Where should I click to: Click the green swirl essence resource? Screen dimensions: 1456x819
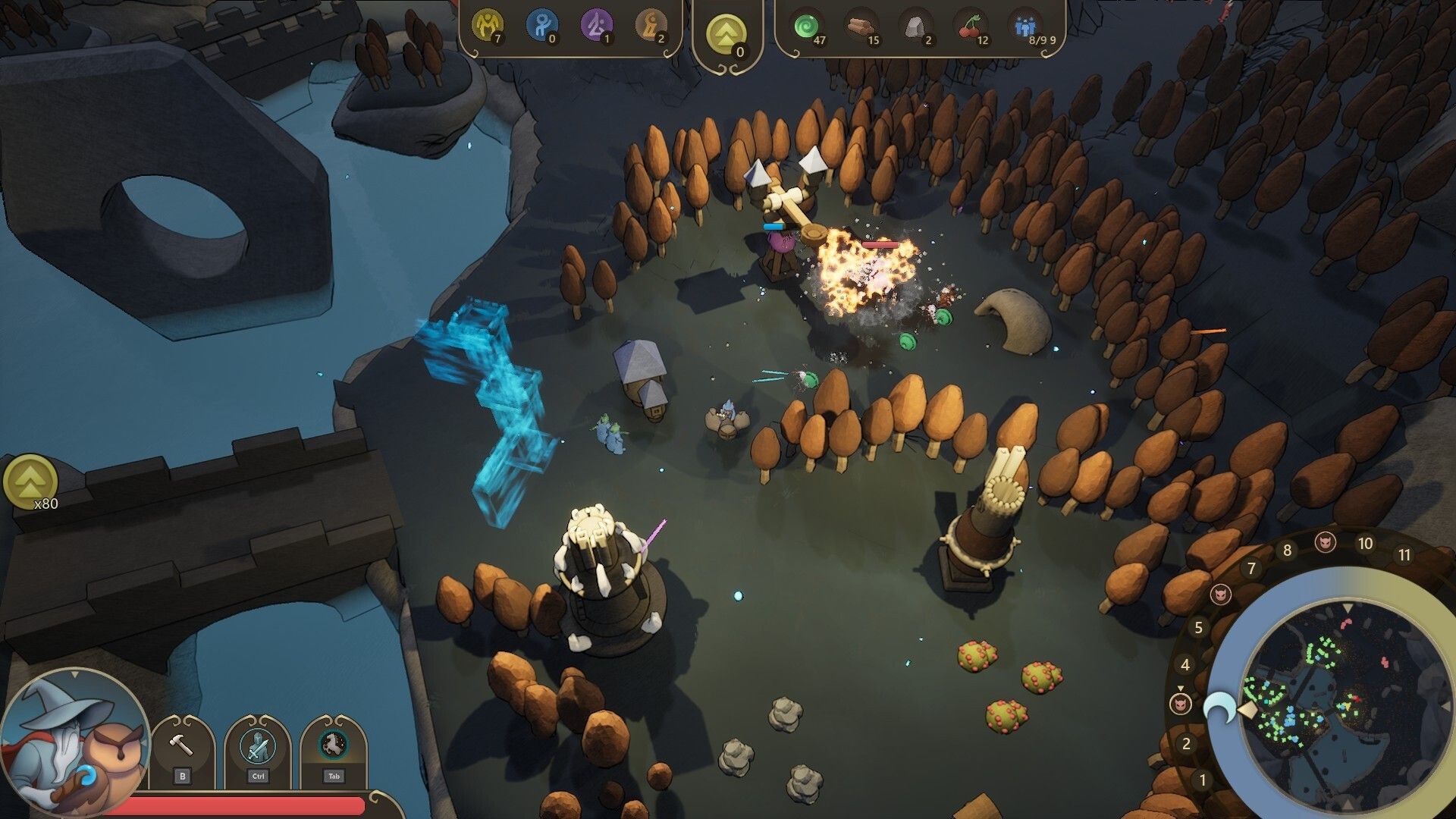point(807,27)
